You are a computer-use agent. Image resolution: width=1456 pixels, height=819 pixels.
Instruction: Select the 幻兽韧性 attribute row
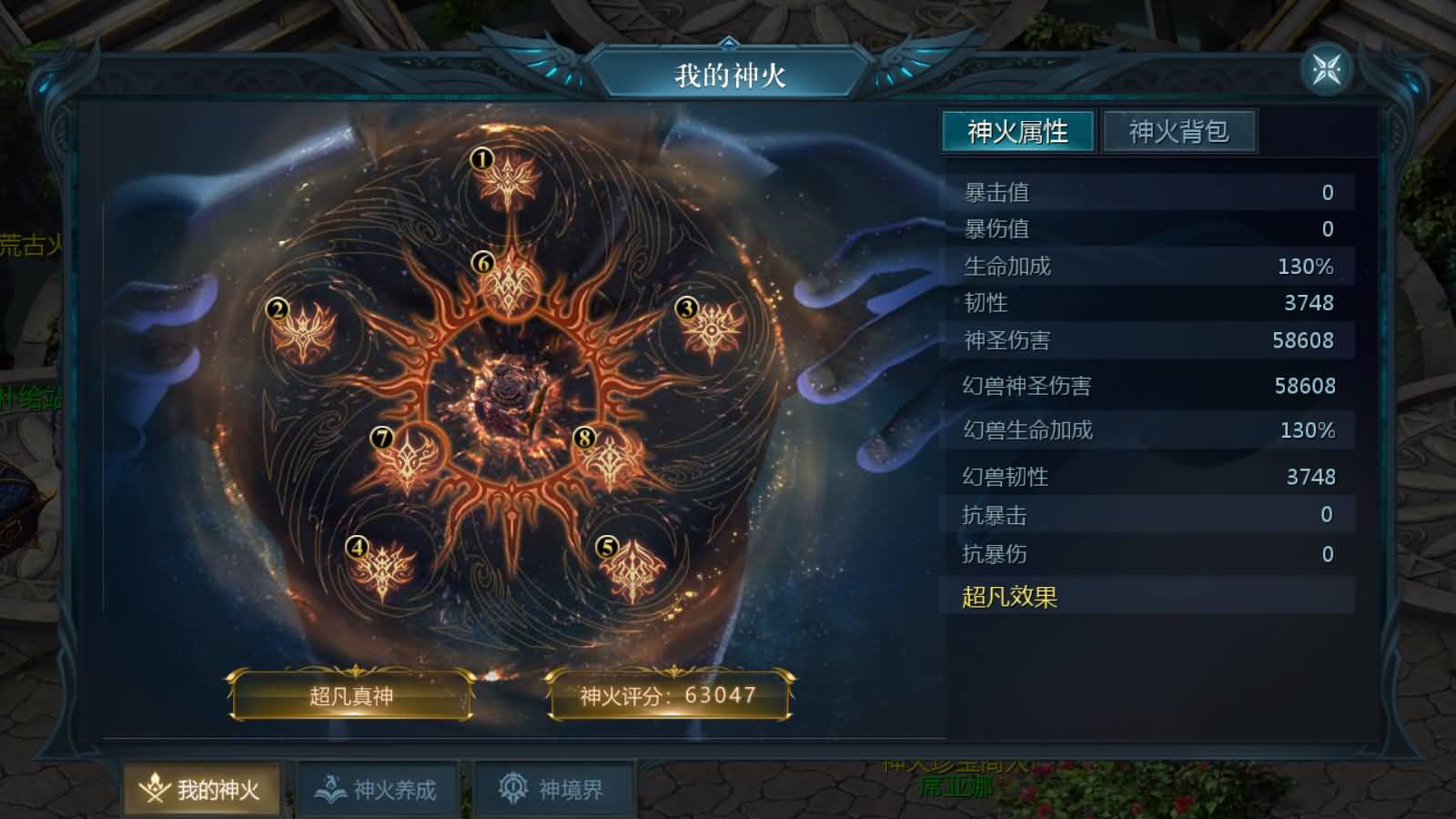[x=1148, y=476]
